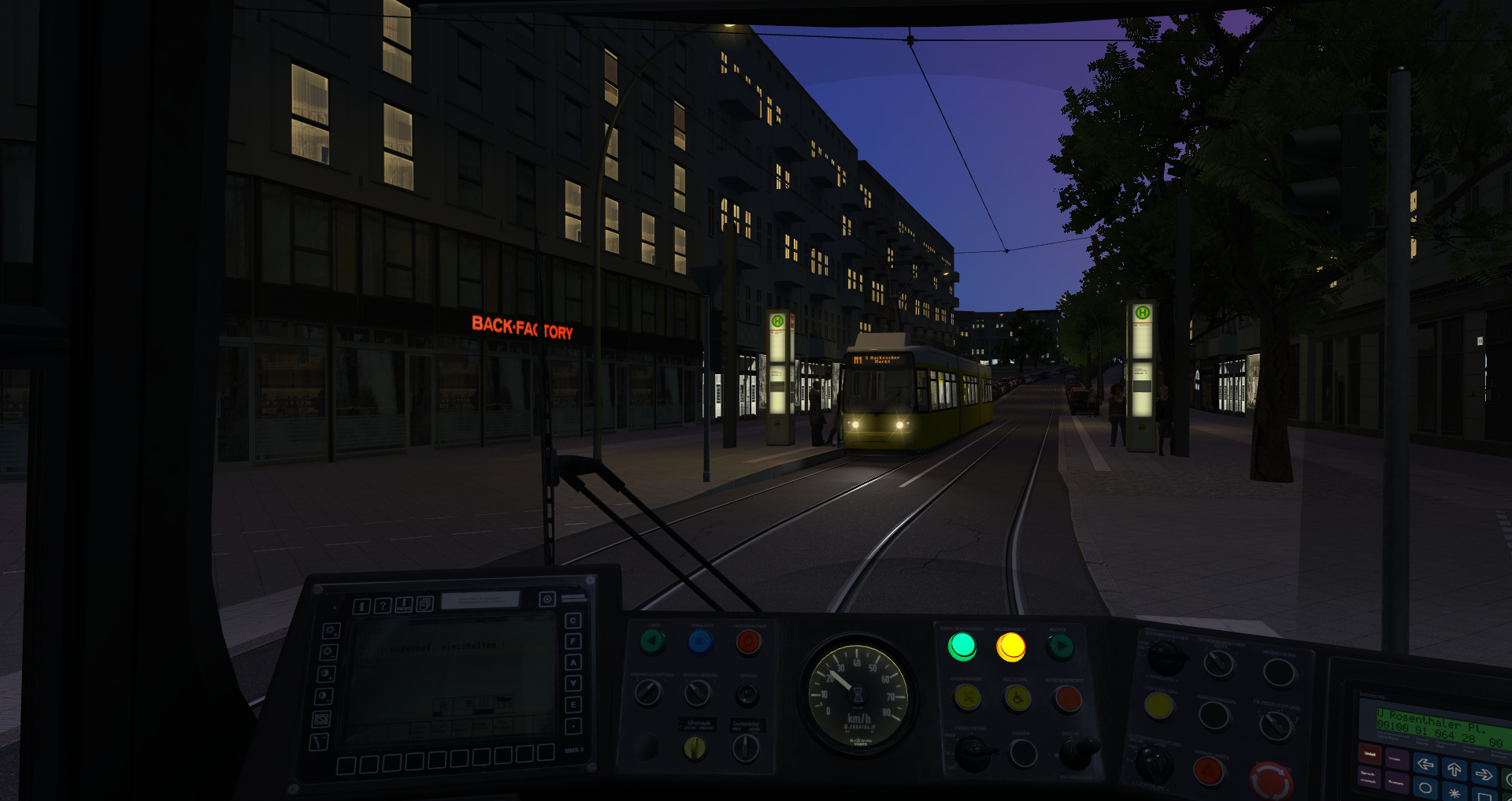Click the yellow Löschen Sifa button
1512x801 pixels.
point(1158,706)
